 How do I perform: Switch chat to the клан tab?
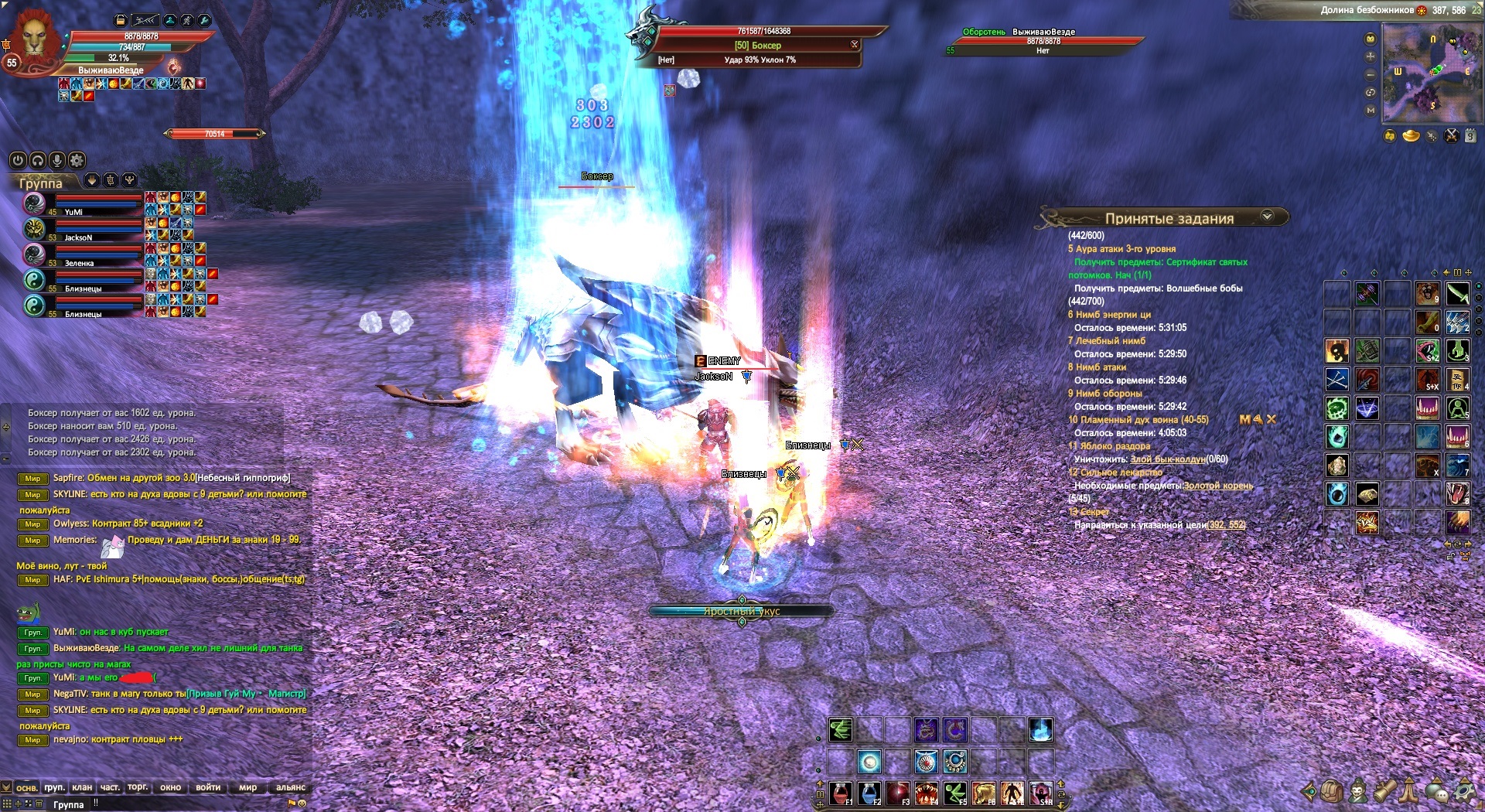pyautogui.click(x=82, y=787)
